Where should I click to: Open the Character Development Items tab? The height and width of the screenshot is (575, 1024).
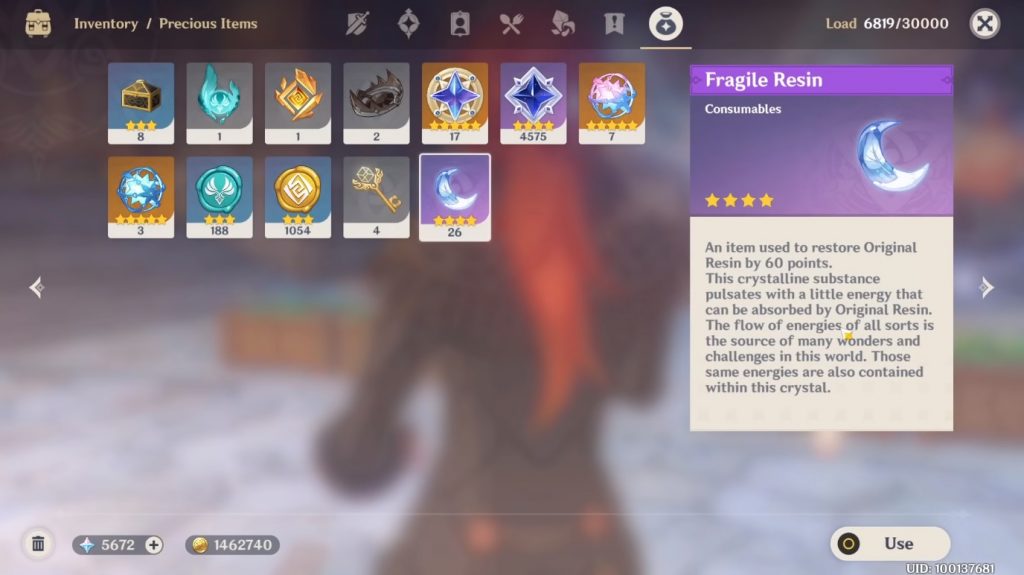[460, 24]
